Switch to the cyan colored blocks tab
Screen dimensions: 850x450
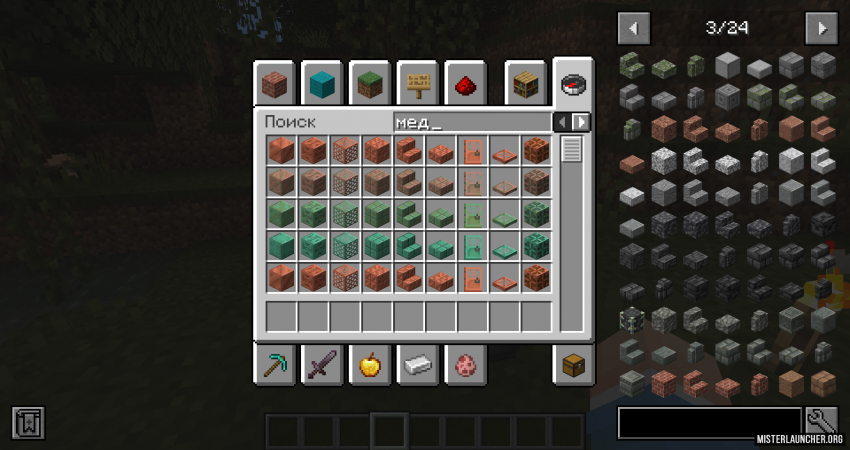(x=321, y=84)
